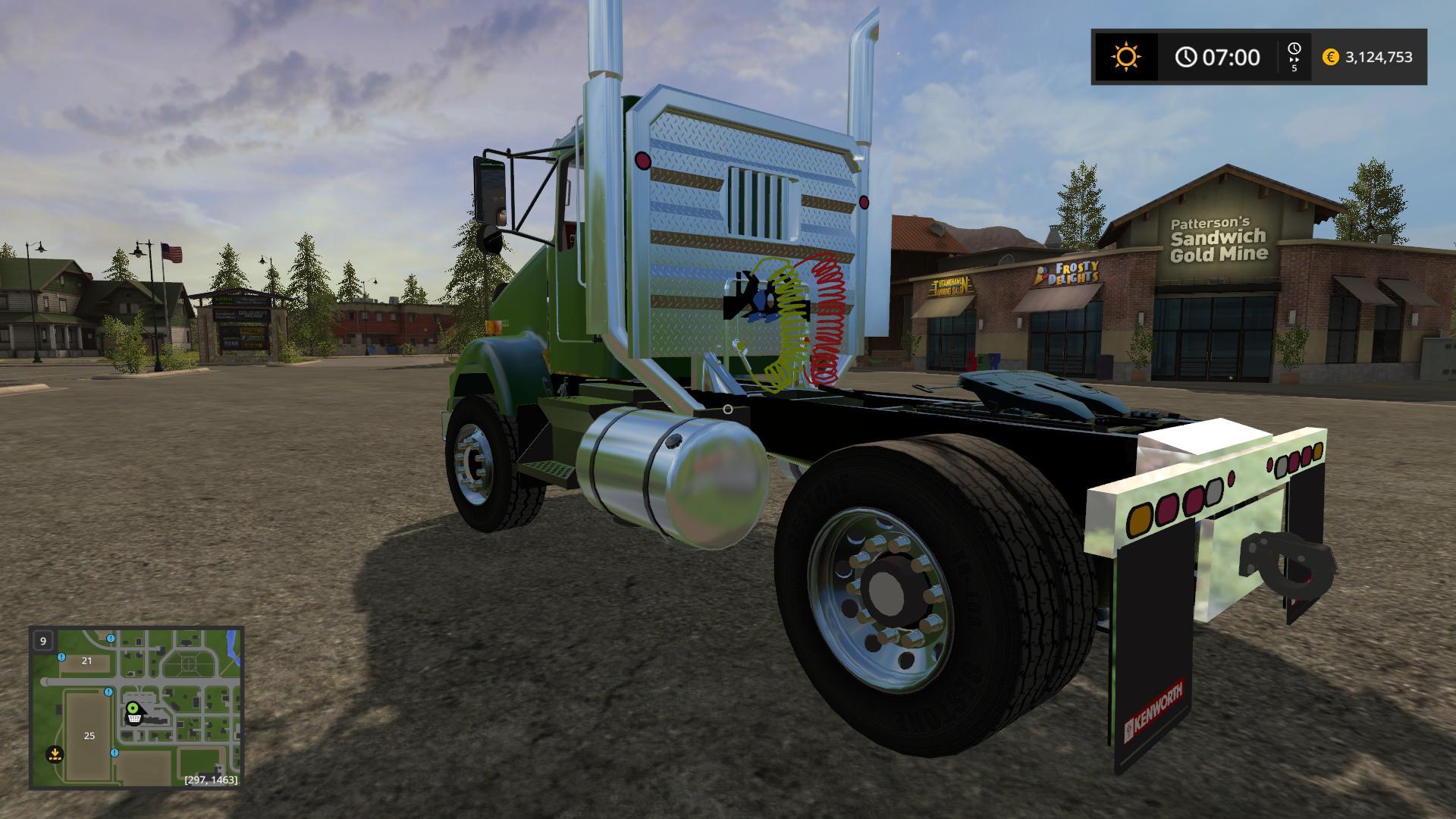Screen dimensions: 1456x819
Task: Select the green player position marker
Action: point(133,708)
